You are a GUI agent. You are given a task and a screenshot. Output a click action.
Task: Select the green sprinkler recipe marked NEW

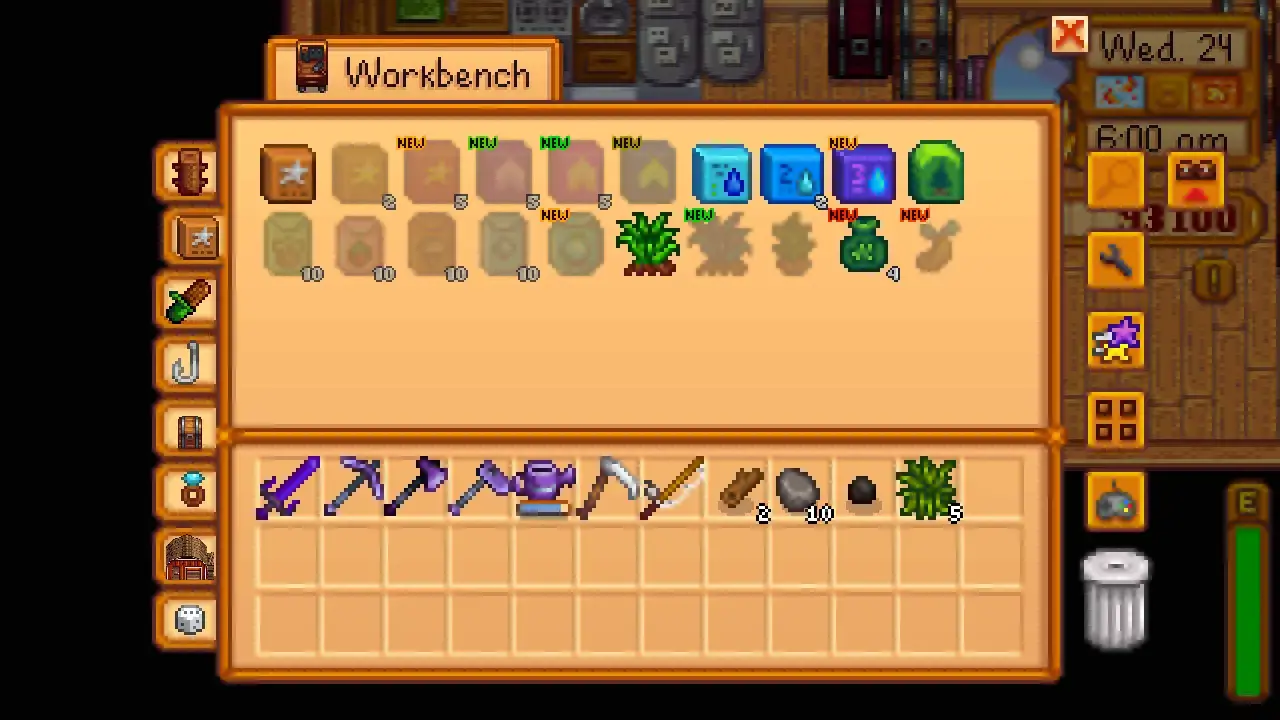pyautogui.click(x=935, y=175)
